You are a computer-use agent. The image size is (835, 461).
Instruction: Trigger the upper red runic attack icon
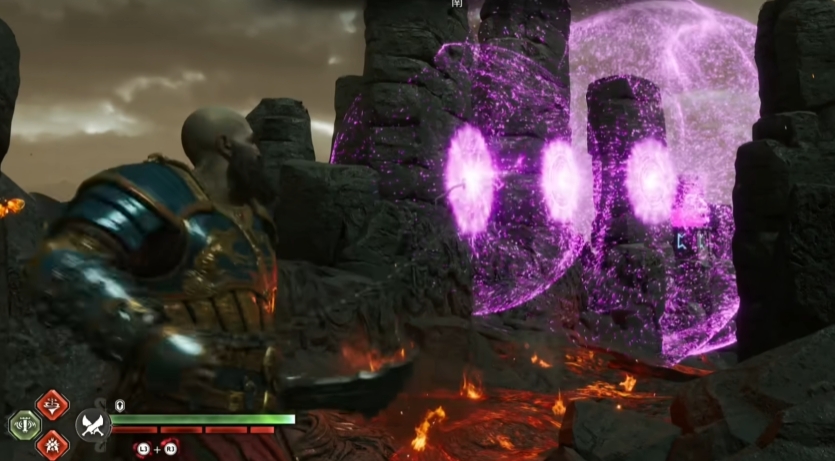click(x=51, y=405)
